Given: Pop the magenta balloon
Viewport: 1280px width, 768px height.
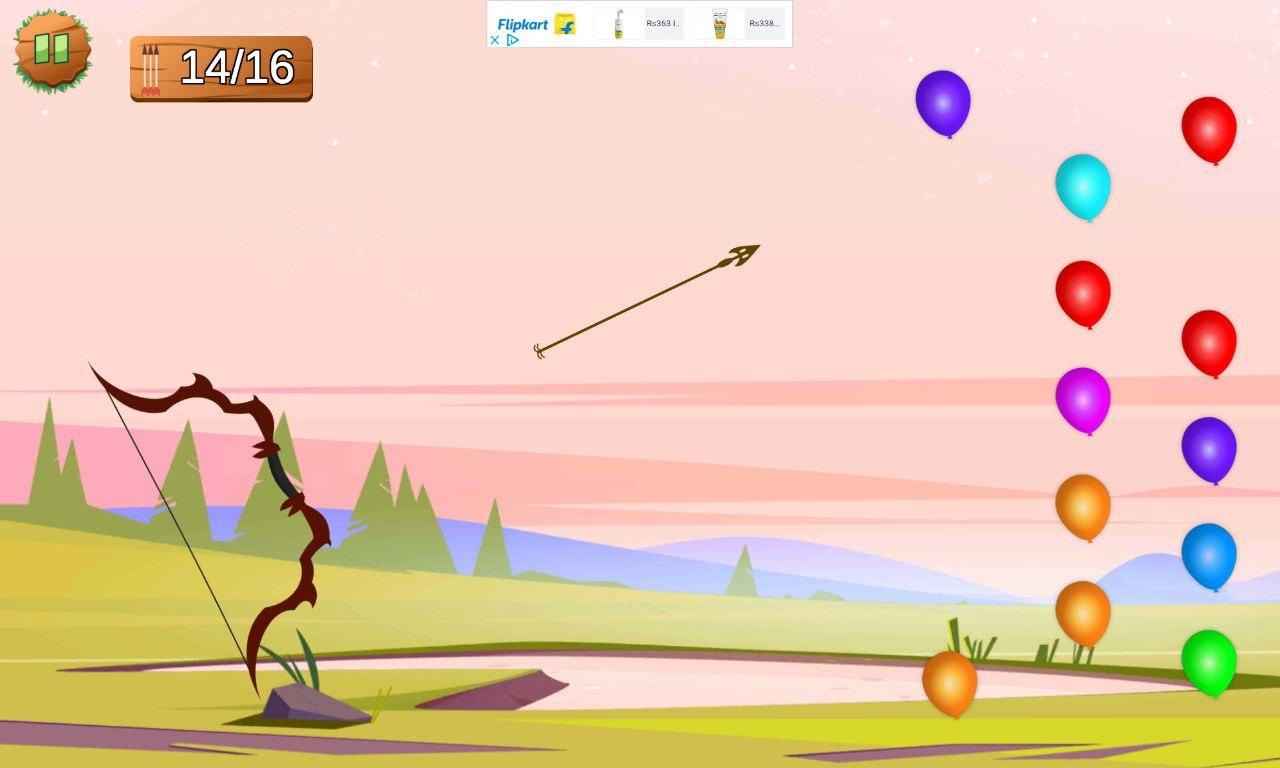Looking at the screenshot, I should click(x=1084, y=399).
